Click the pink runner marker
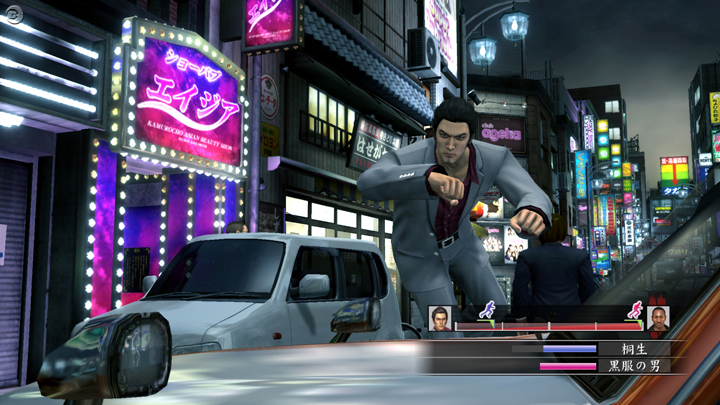 click(x=634, y=310)
